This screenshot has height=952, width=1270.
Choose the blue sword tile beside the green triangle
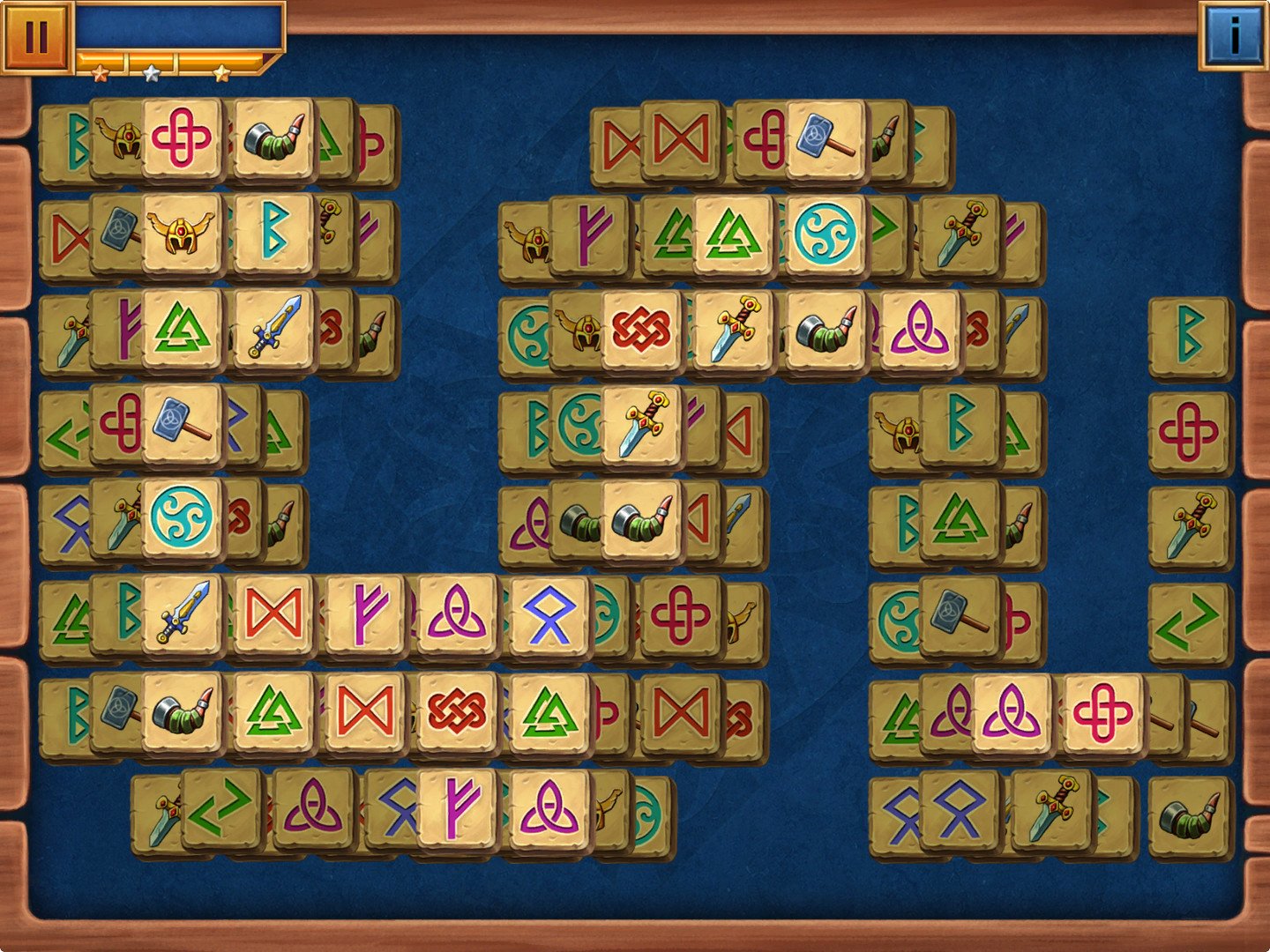tap(273, 328)
